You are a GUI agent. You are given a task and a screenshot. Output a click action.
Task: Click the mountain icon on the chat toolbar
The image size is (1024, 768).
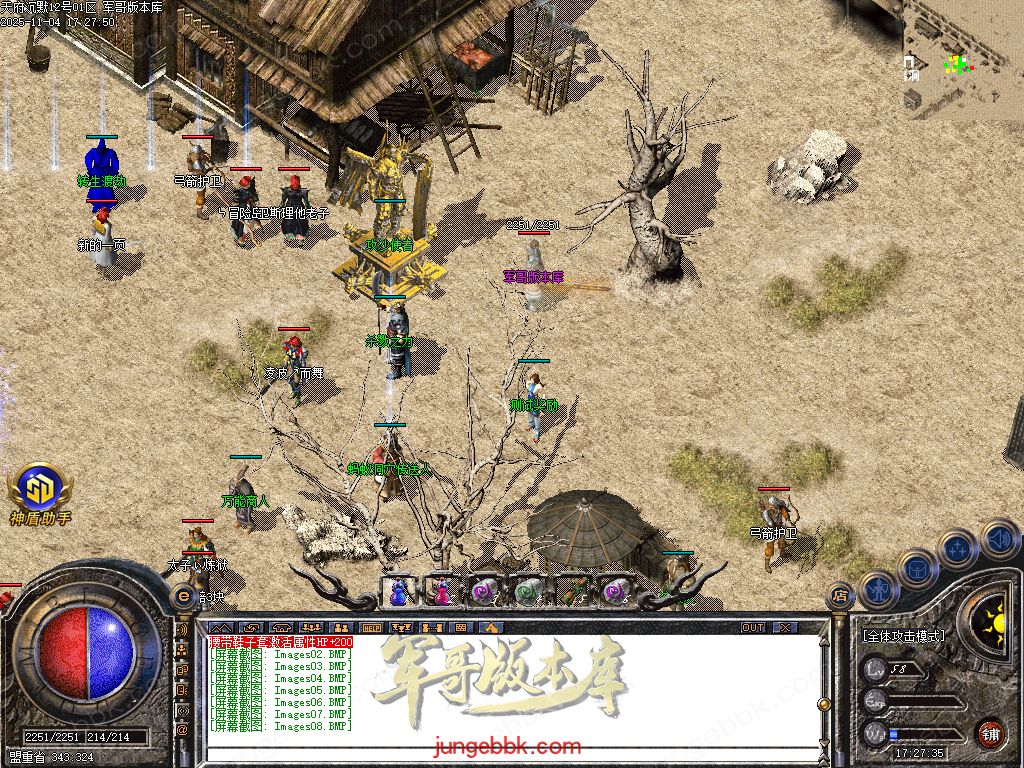221,628
